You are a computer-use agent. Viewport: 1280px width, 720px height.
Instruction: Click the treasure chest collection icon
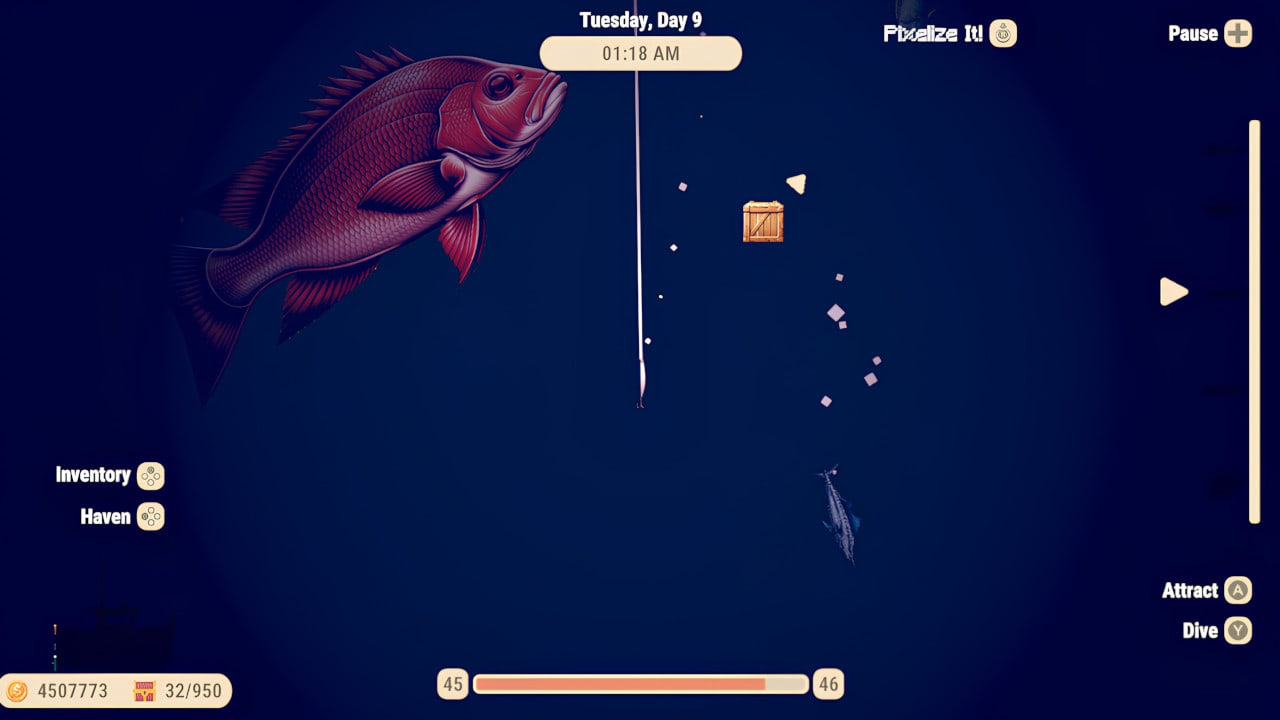point(144,691)
